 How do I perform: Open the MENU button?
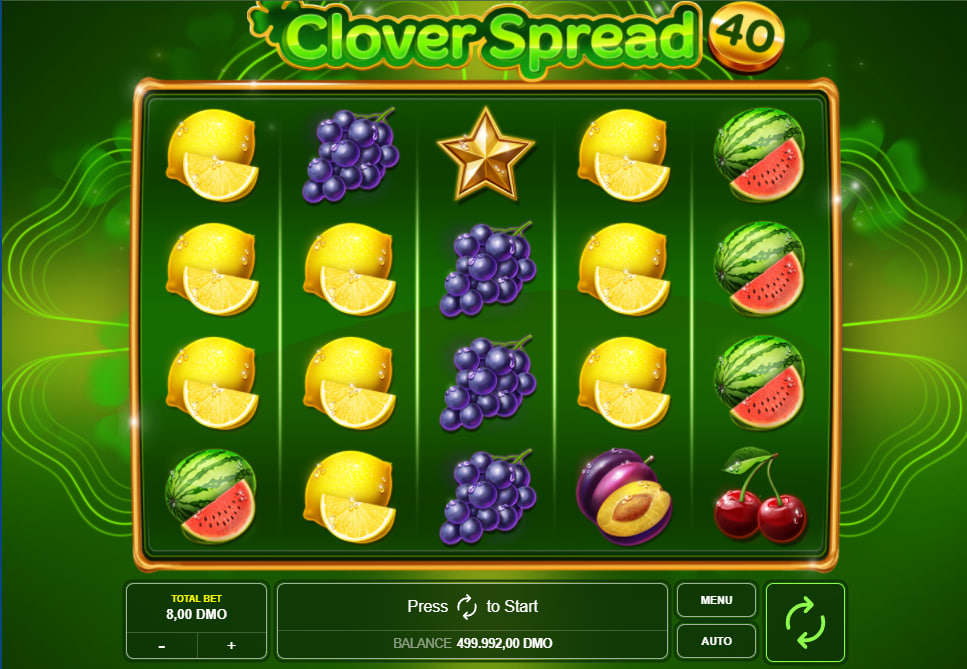coord(716,601)
